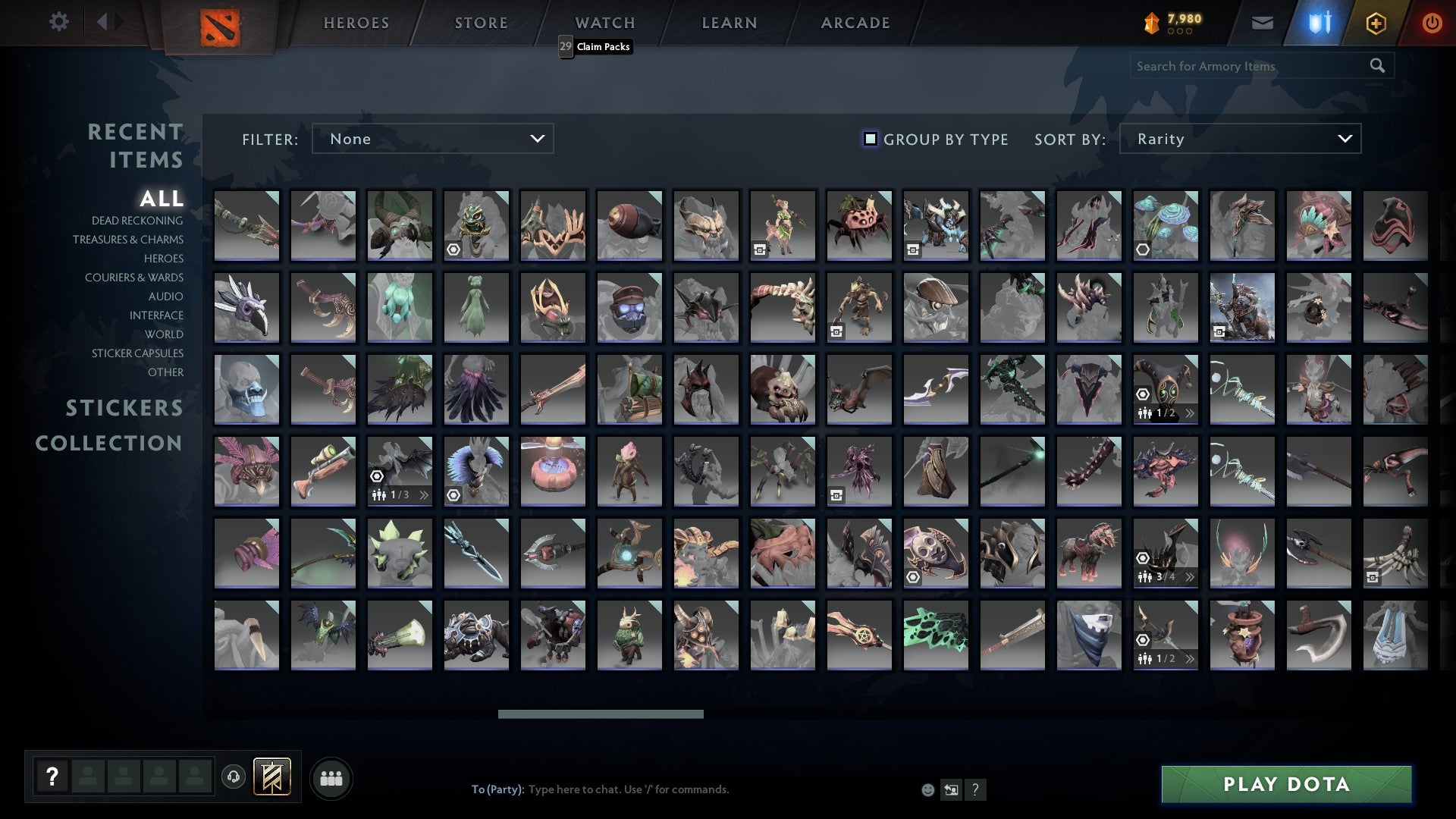
Task: Select COURIERS & WARDS in the sidebar
Action: point(134,278)
